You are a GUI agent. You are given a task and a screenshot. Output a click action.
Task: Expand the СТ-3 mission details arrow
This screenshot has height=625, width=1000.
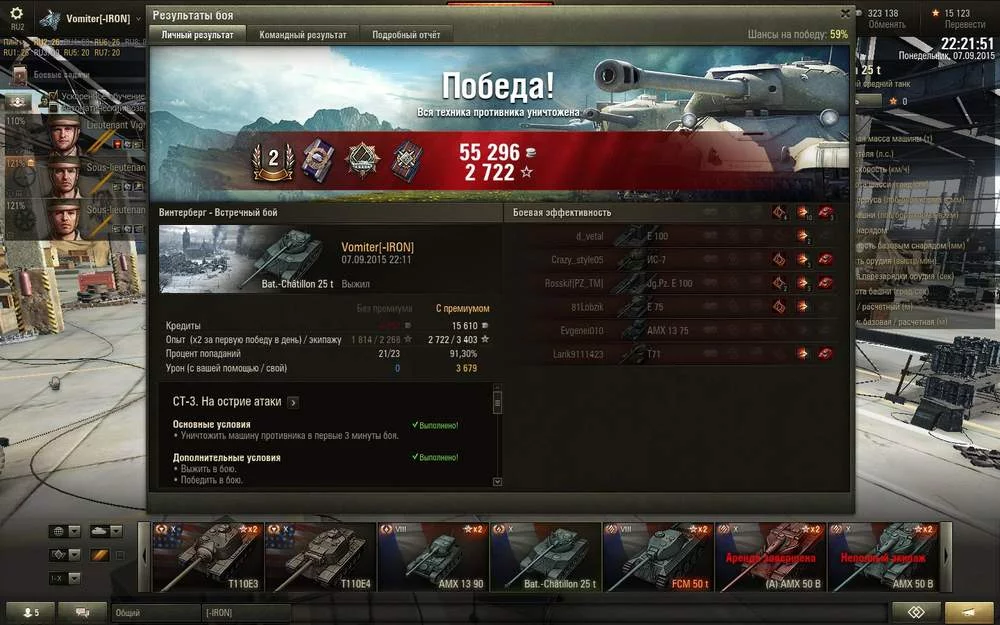coord(293,402)
